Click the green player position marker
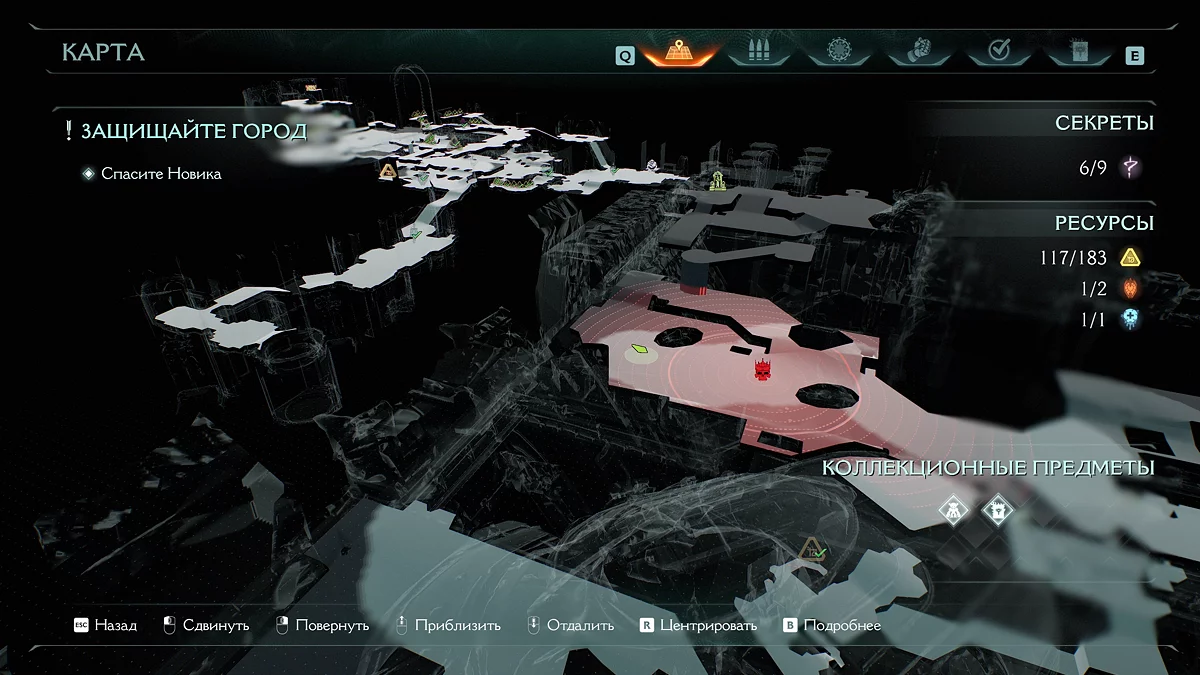This screenshot has height=675, width=1200. 639,351
